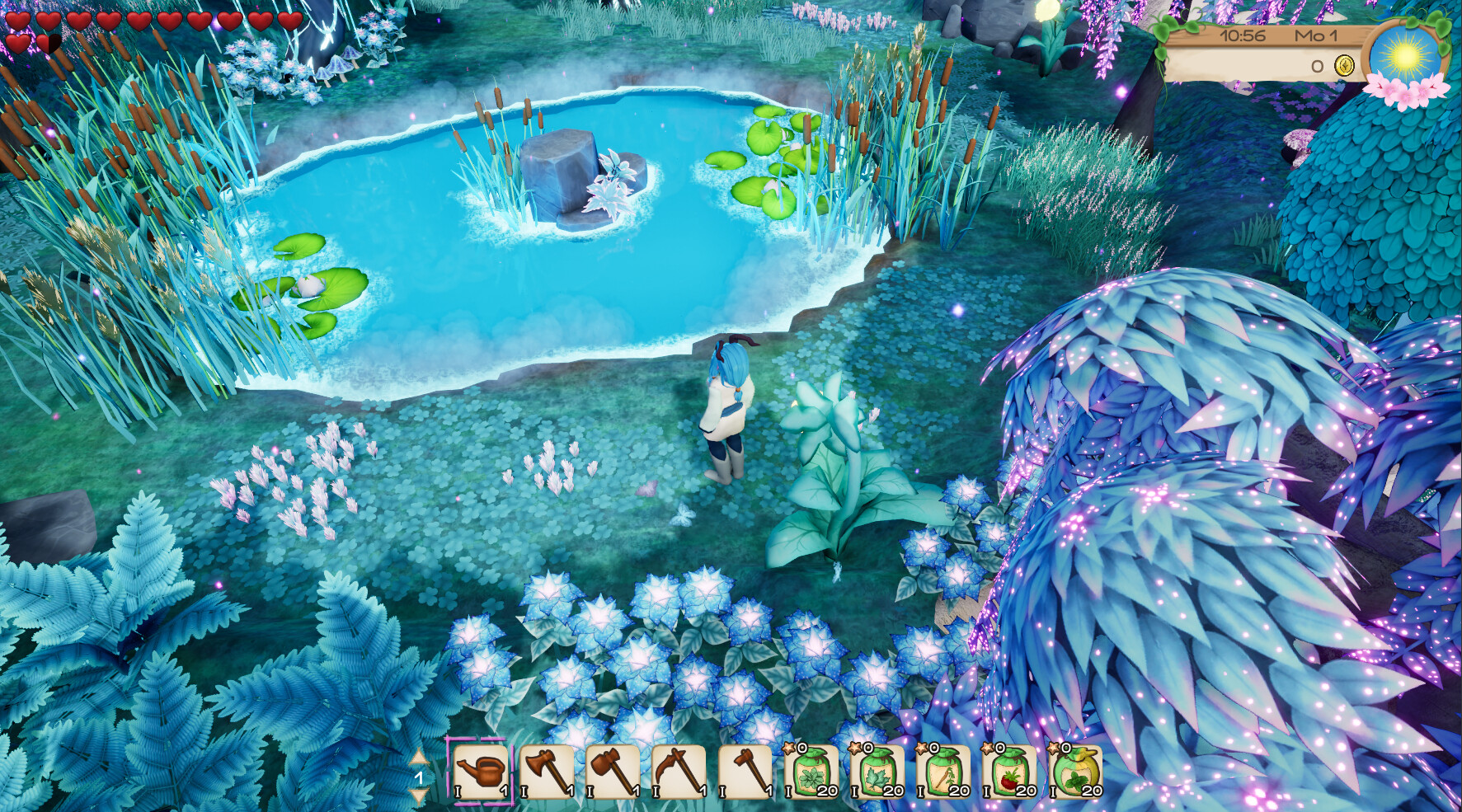This screenshot has width=1462, height=812.
Task: Select the leafy green seed bag
Action: [813, 773]
